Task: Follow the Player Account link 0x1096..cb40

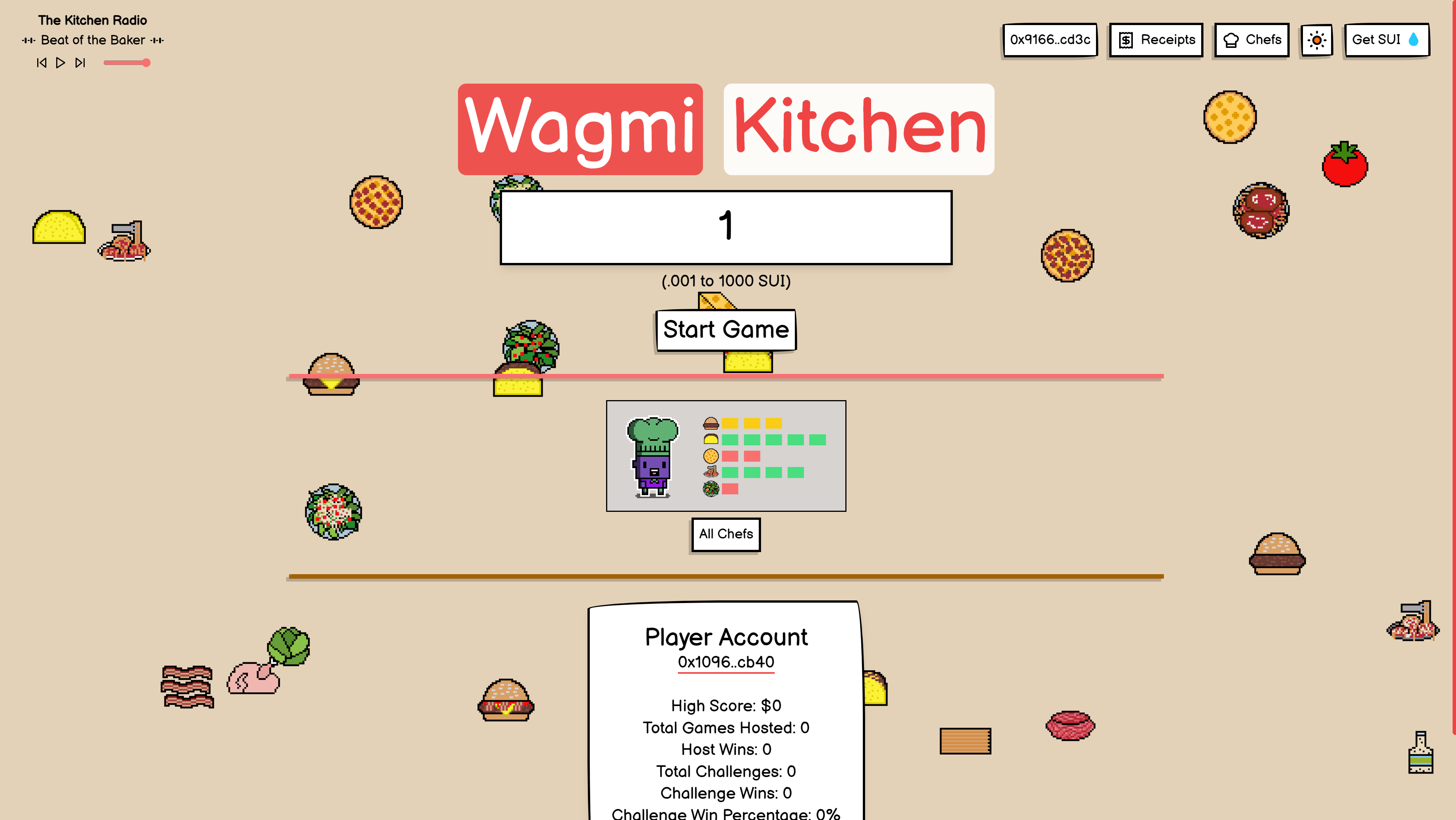Action: tap(726, 662)
